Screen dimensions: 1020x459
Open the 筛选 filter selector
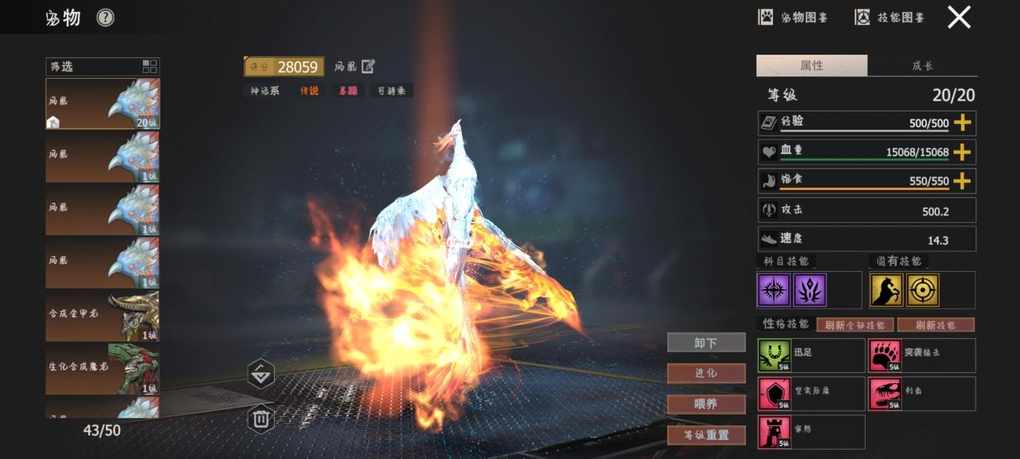102,67
